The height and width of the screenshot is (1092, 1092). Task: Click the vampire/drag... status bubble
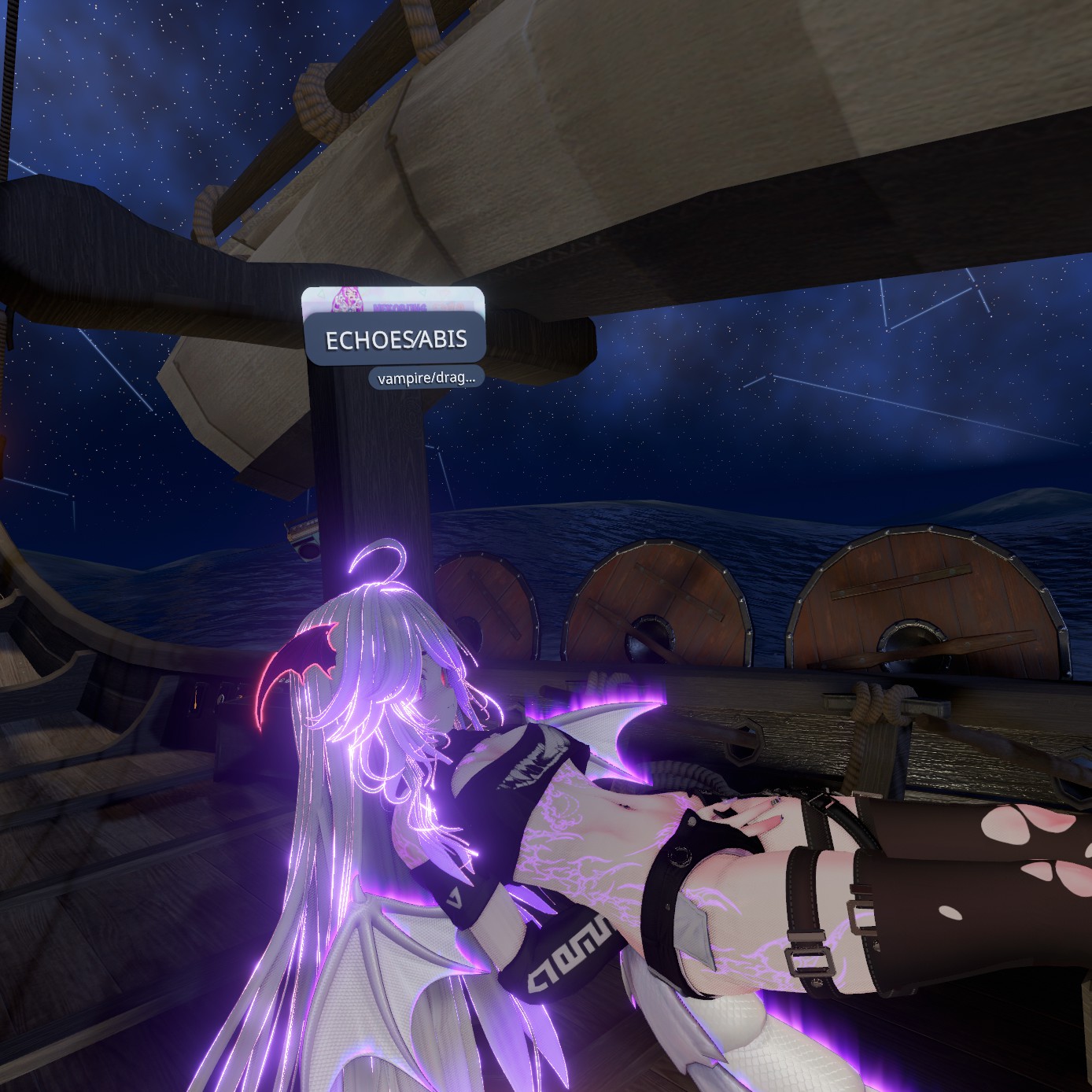pyautogui.click(x=426, y=378)
